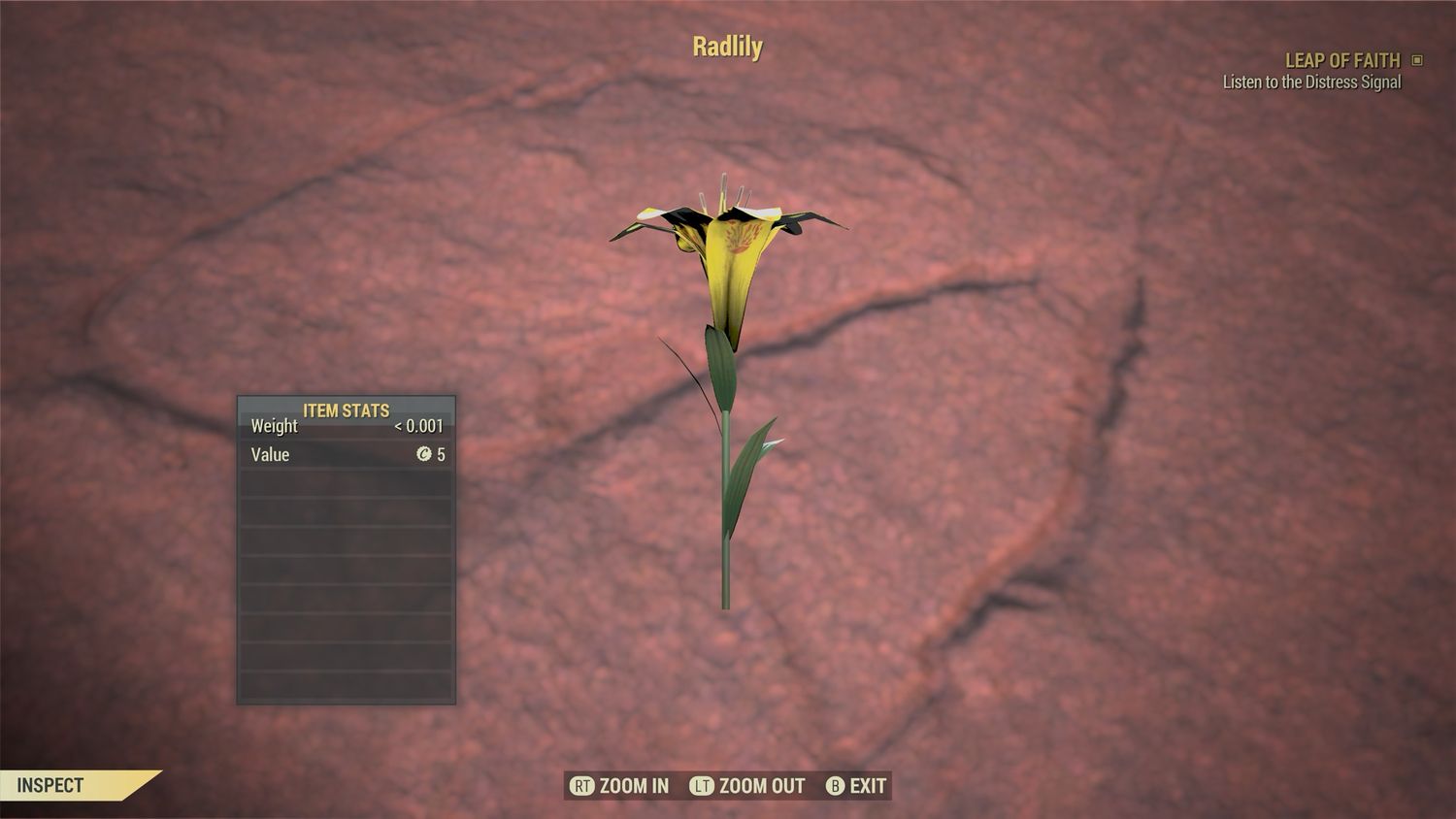This screenshot has height=819, width=1456.
Task: Click the RT button prompt icon
Action: click(x=580, y=786)
